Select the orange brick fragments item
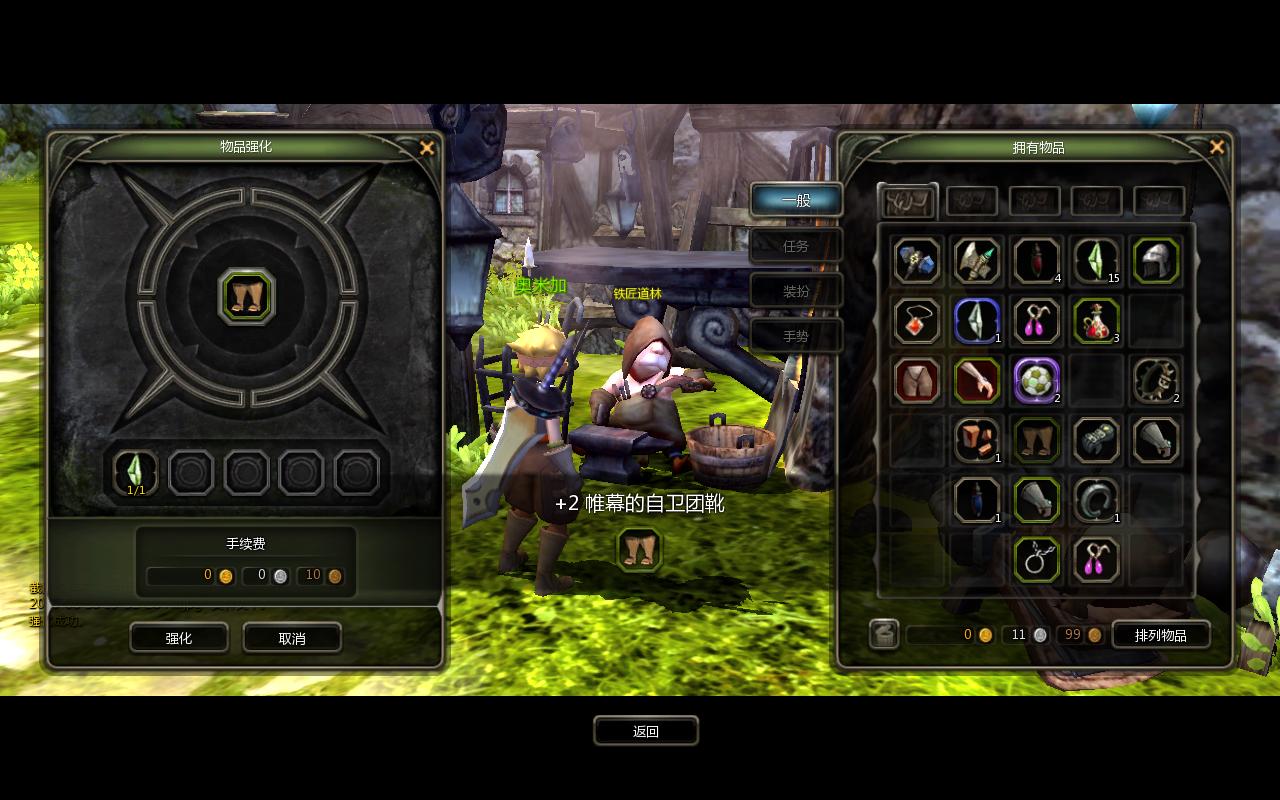The width and height of the screenshot is (1280, 800). click(x=977, y=440)
